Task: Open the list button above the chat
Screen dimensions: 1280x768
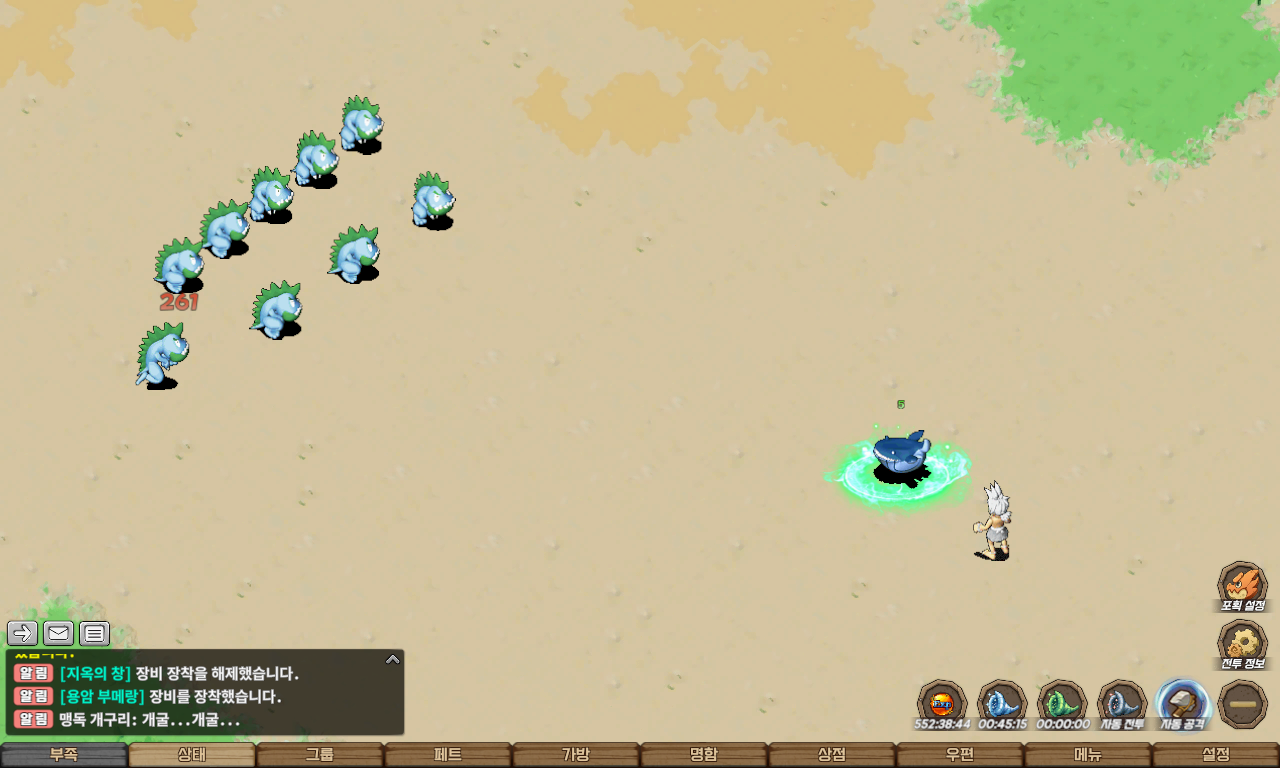Action: coord(94,633)
